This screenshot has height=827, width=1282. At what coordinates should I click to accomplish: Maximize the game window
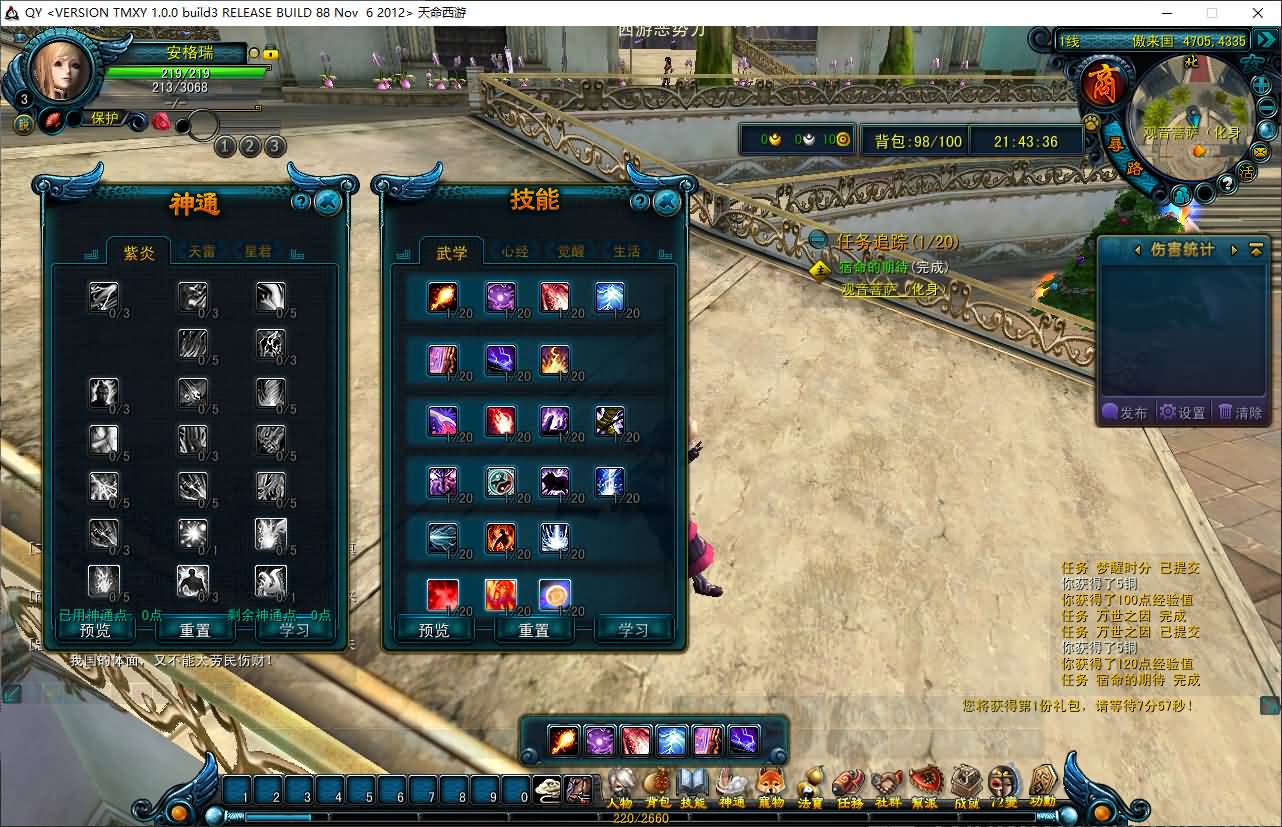click(1212, 13)
